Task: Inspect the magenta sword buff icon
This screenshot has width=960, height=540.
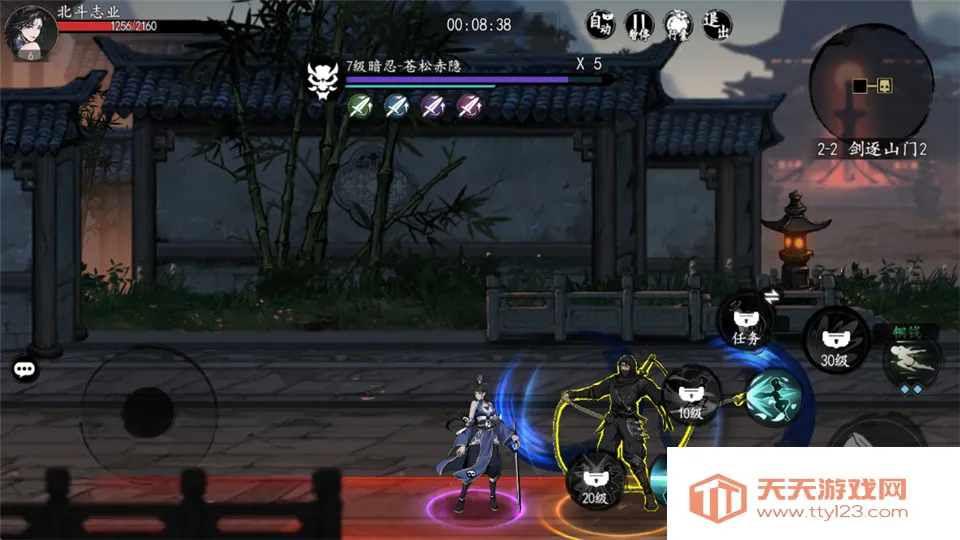Action: pos(469,105)
